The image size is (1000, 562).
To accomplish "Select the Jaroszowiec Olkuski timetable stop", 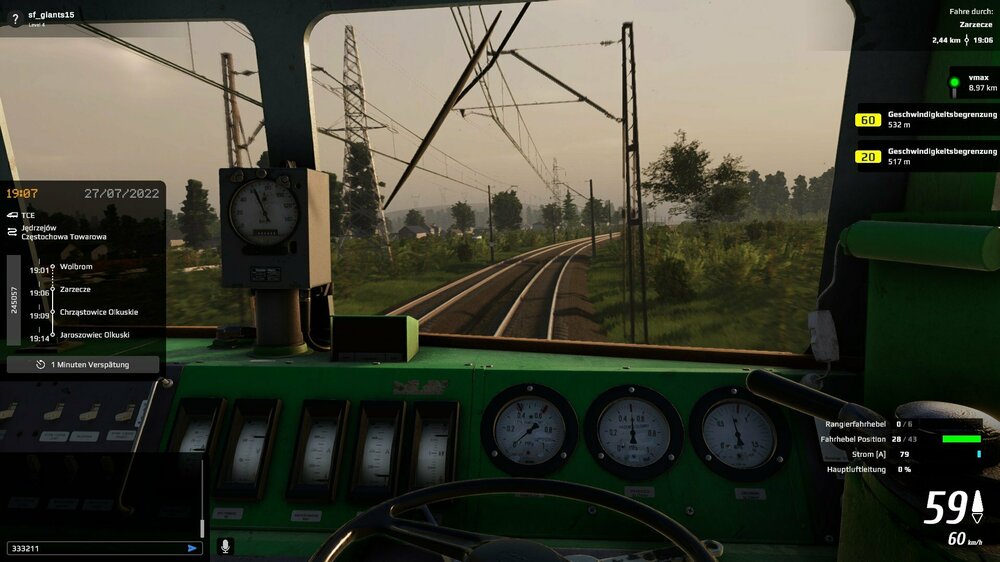I will pyautogui.click(x=94, y=334).
